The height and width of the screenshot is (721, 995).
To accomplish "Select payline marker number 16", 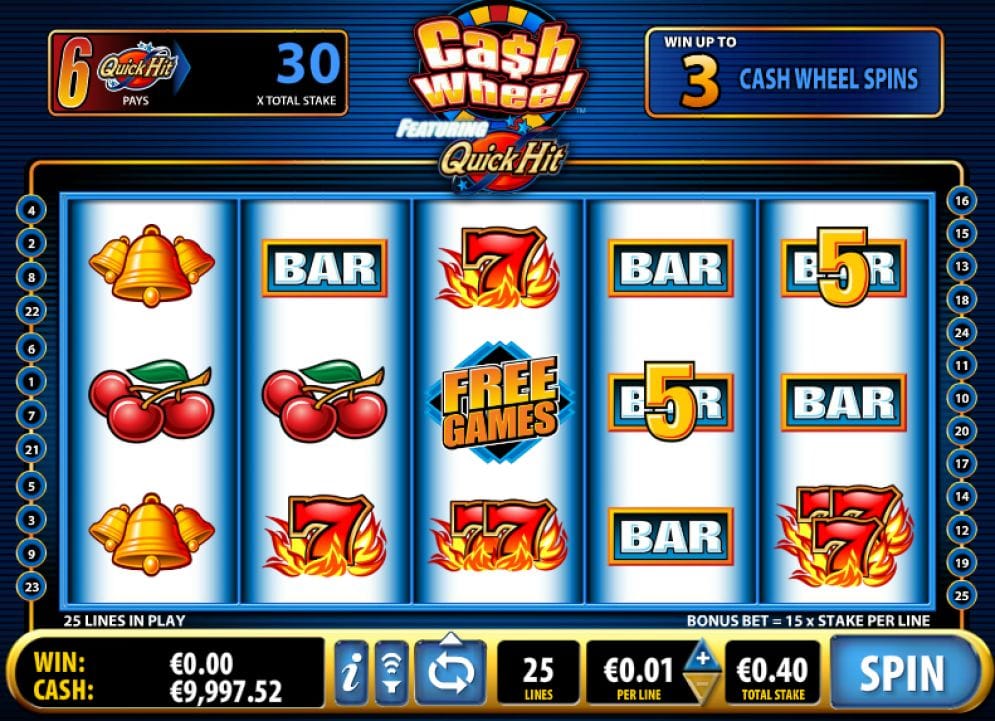I will (x=962, y=201).
